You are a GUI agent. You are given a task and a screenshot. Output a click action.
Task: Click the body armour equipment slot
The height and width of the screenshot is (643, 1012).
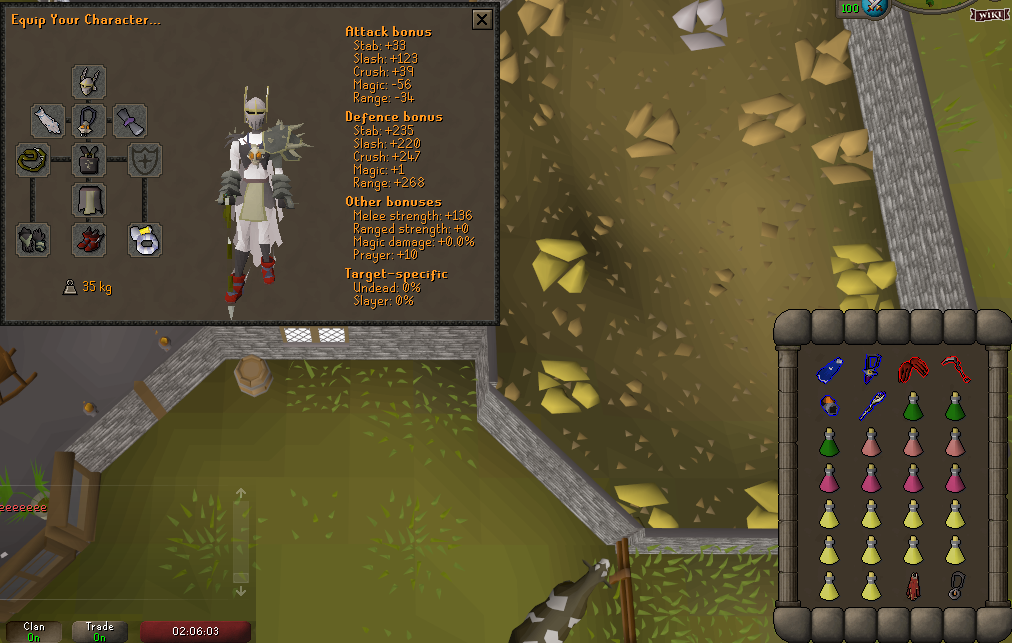[x=89, y=160]
